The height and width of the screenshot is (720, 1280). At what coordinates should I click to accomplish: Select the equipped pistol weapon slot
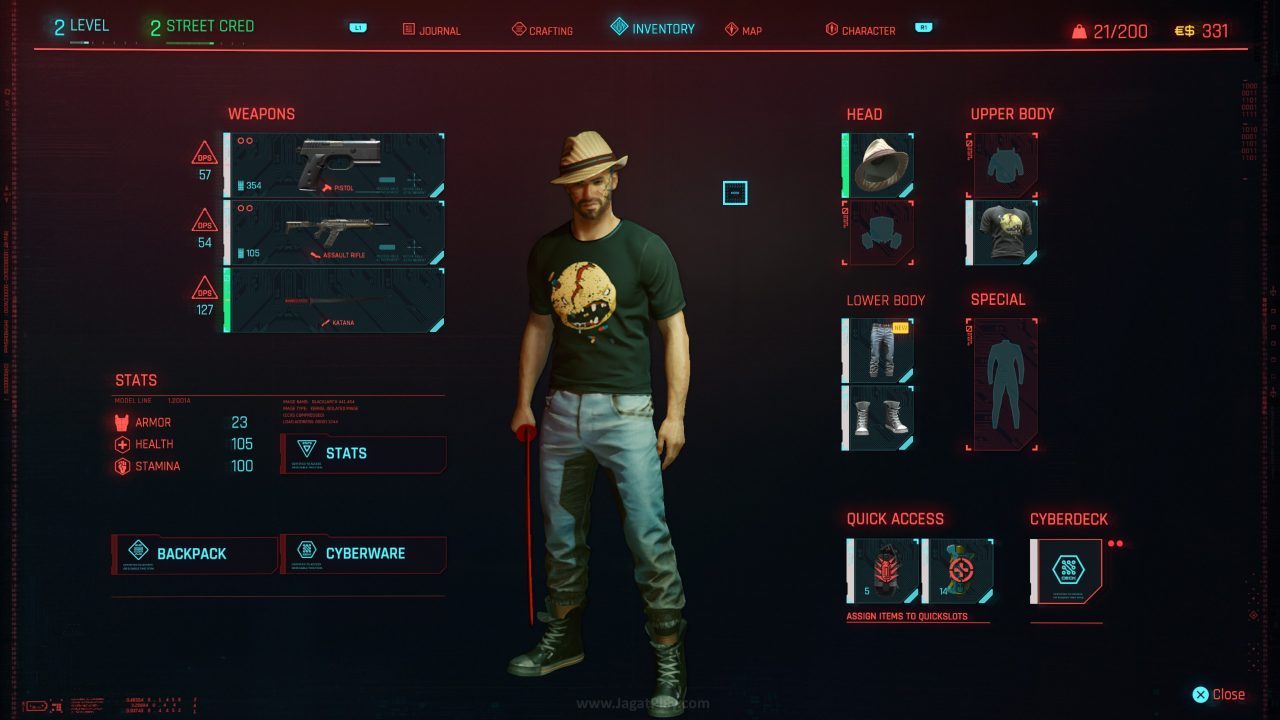click(335, 165)
